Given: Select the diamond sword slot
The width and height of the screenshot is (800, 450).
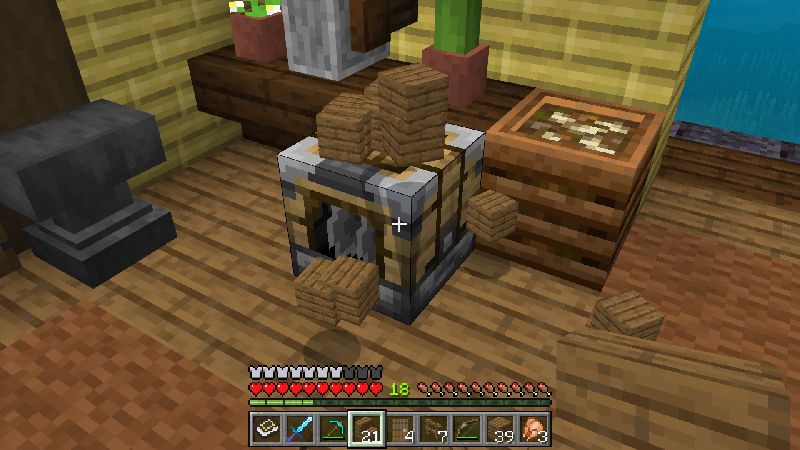Looking at the screenshot, I should tap(299, 429).
